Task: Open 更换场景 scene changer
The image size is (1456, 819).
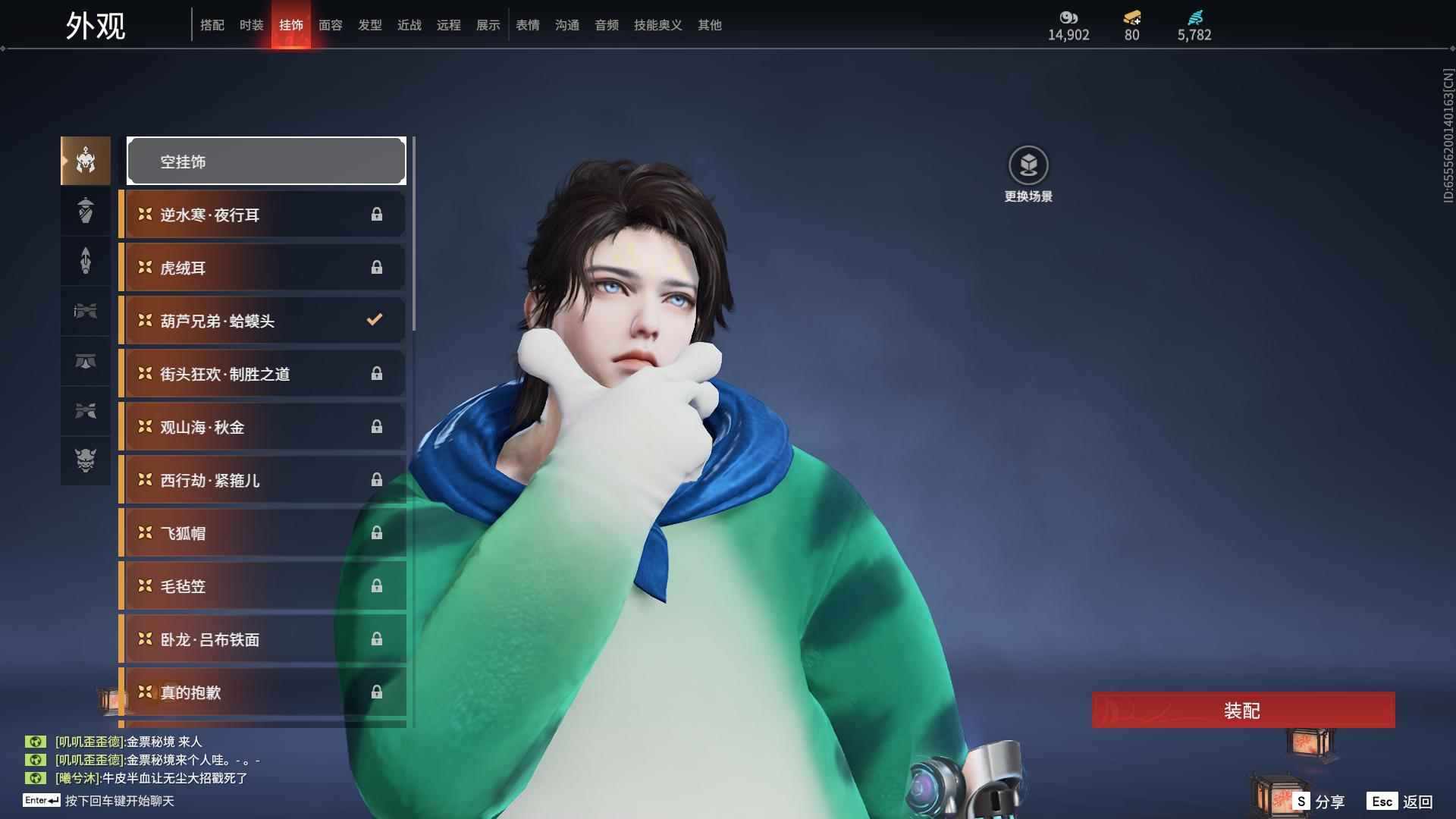Action: (1028, 174)
